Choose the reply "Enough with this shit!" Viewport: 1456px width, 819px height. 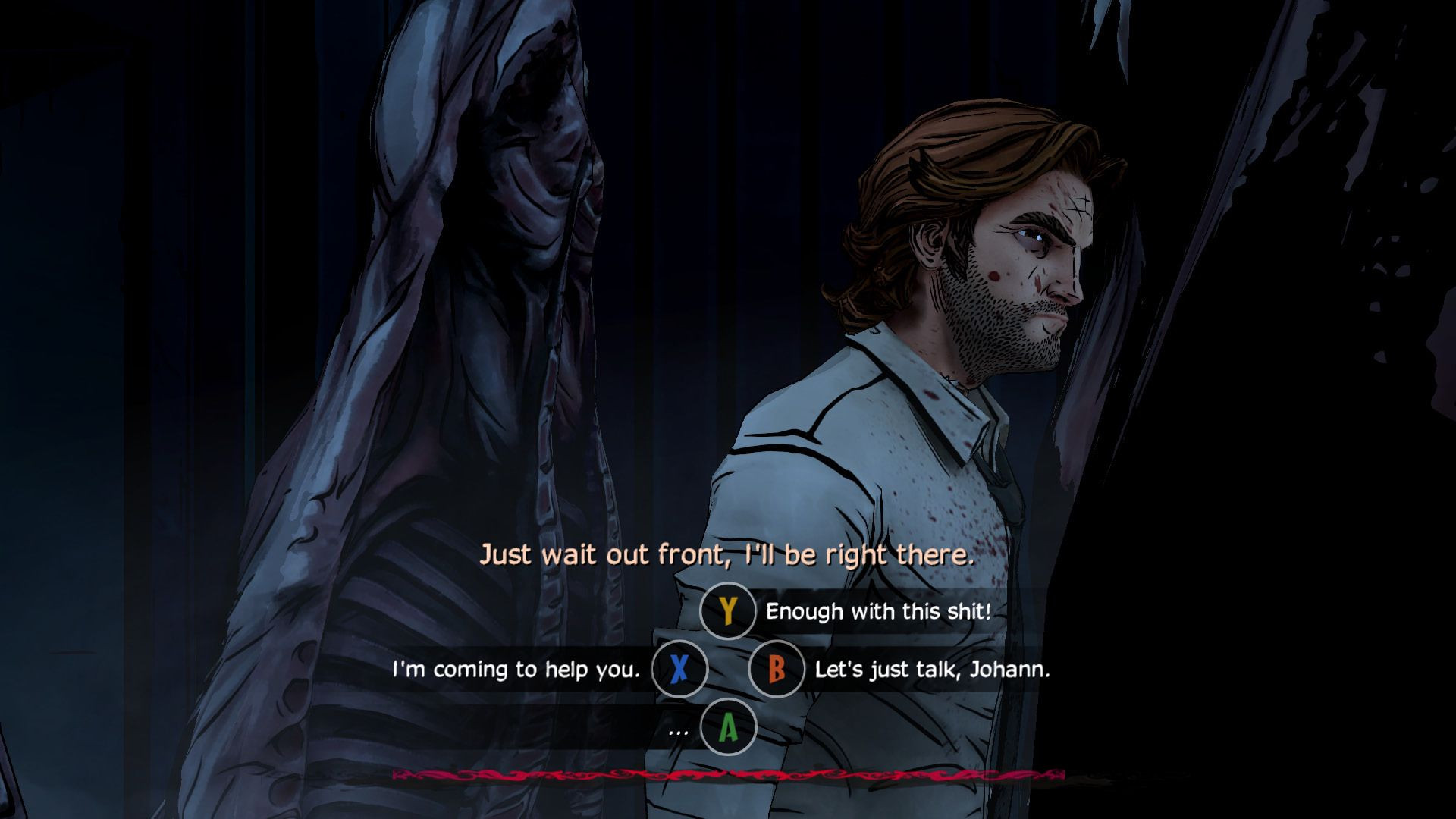pyautogui.click(x=877, y=611)
